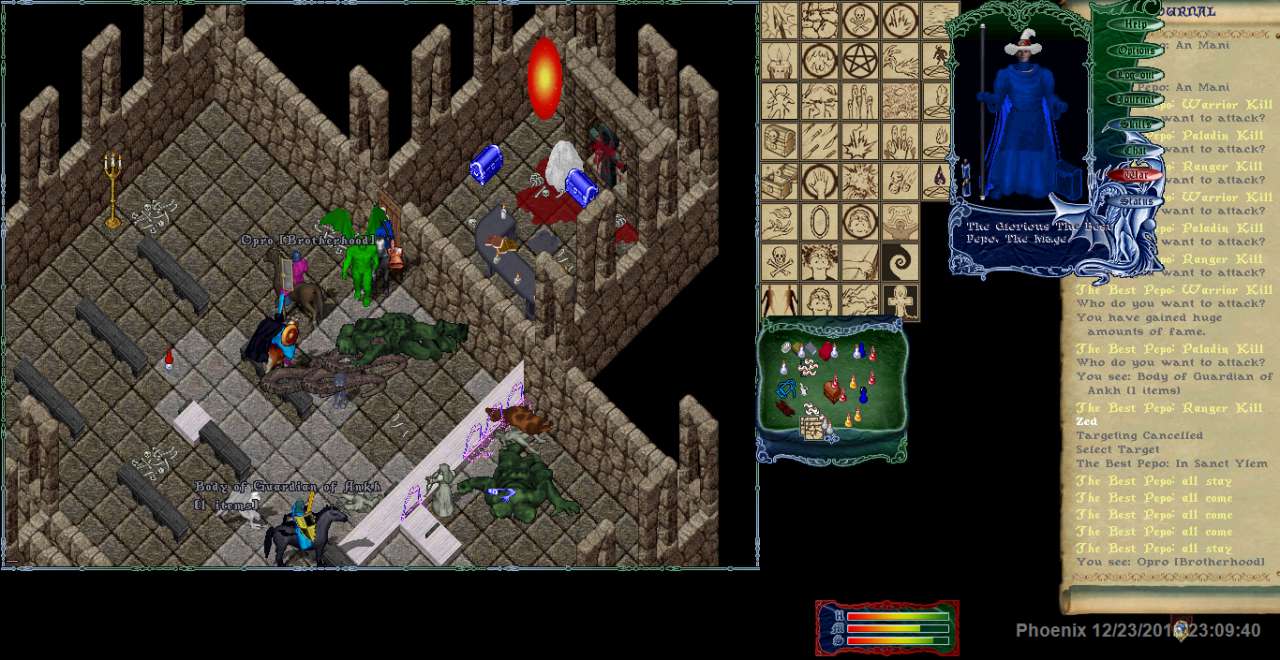Choose the closed treasure chest spell icon
Viewport: 1280px width, 660px height.
click(x=779, y=141)
